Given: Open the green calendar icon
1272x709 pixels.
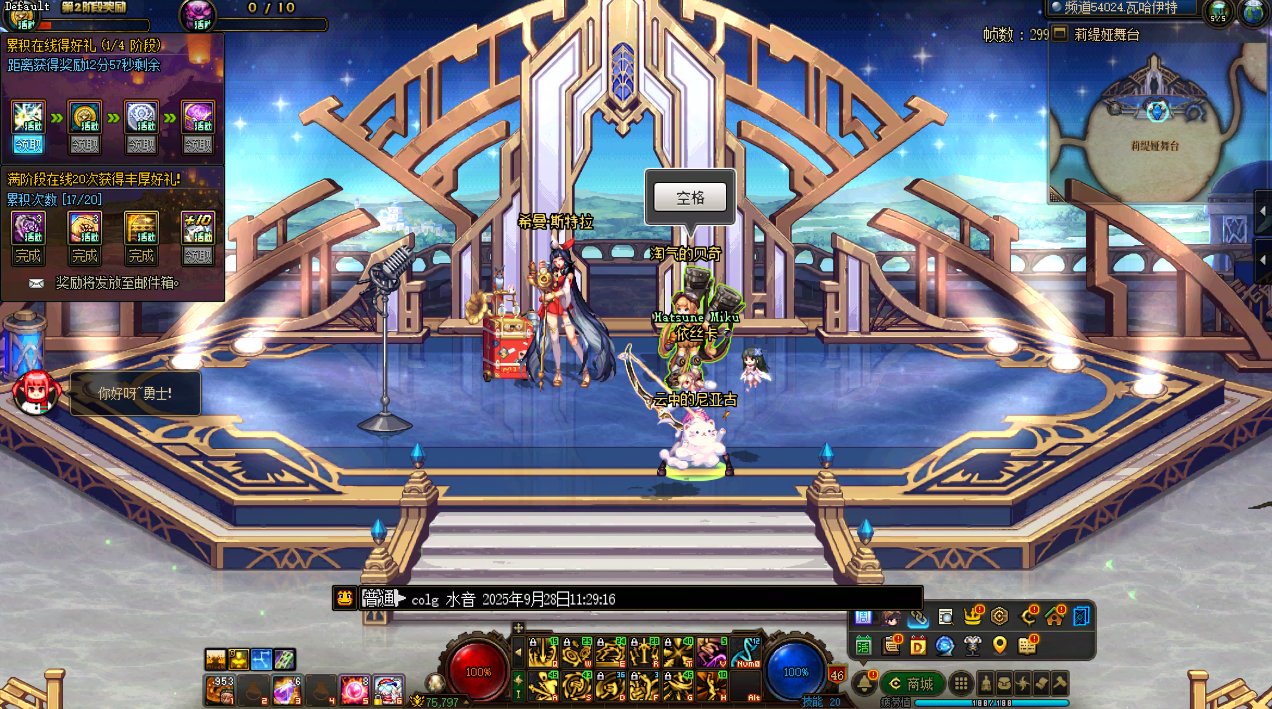Looking at the screenshot, I should click(864, 646).
